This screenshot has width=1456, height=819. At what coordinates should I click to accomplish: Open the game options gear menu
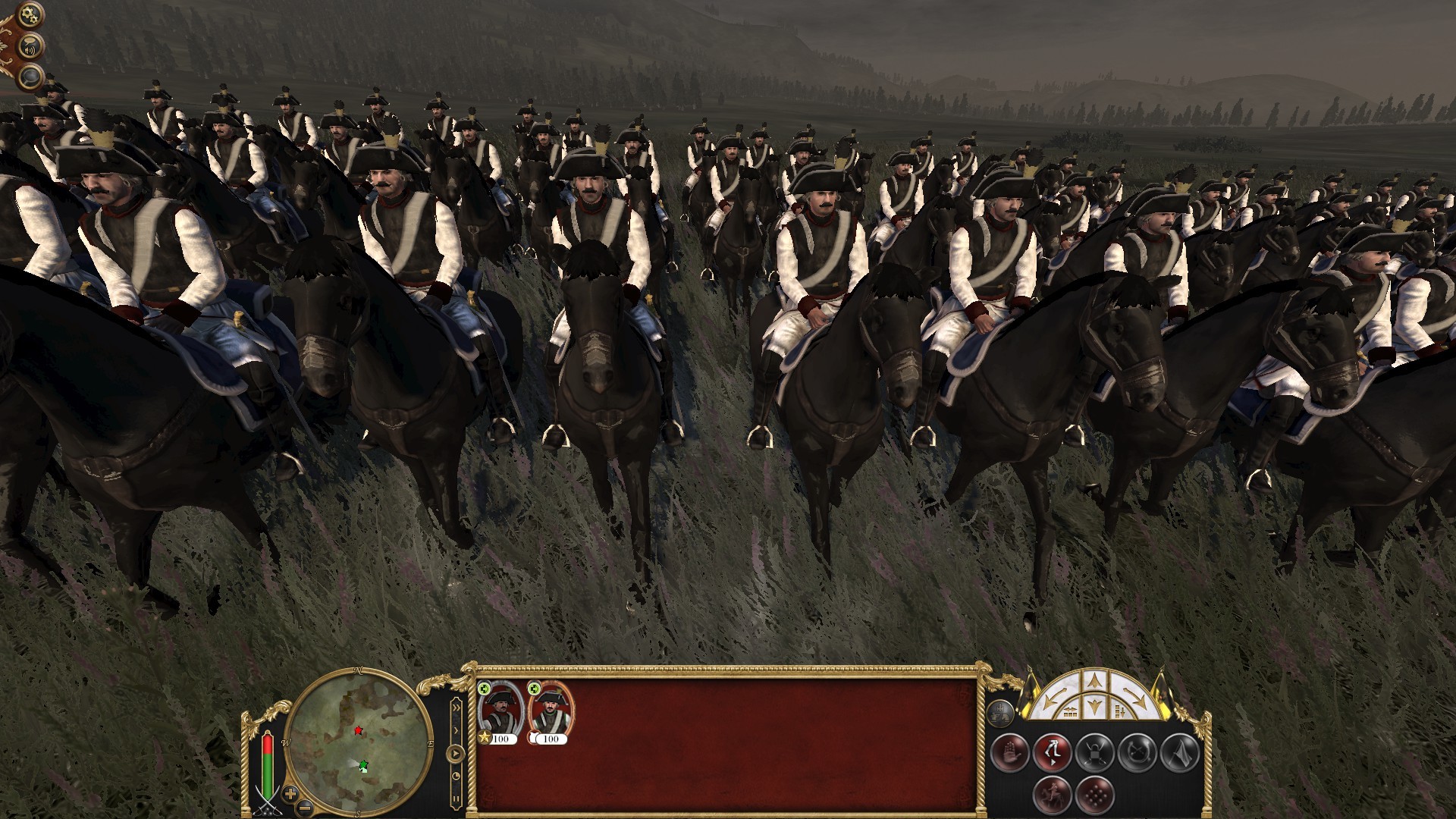pos(30,13)
